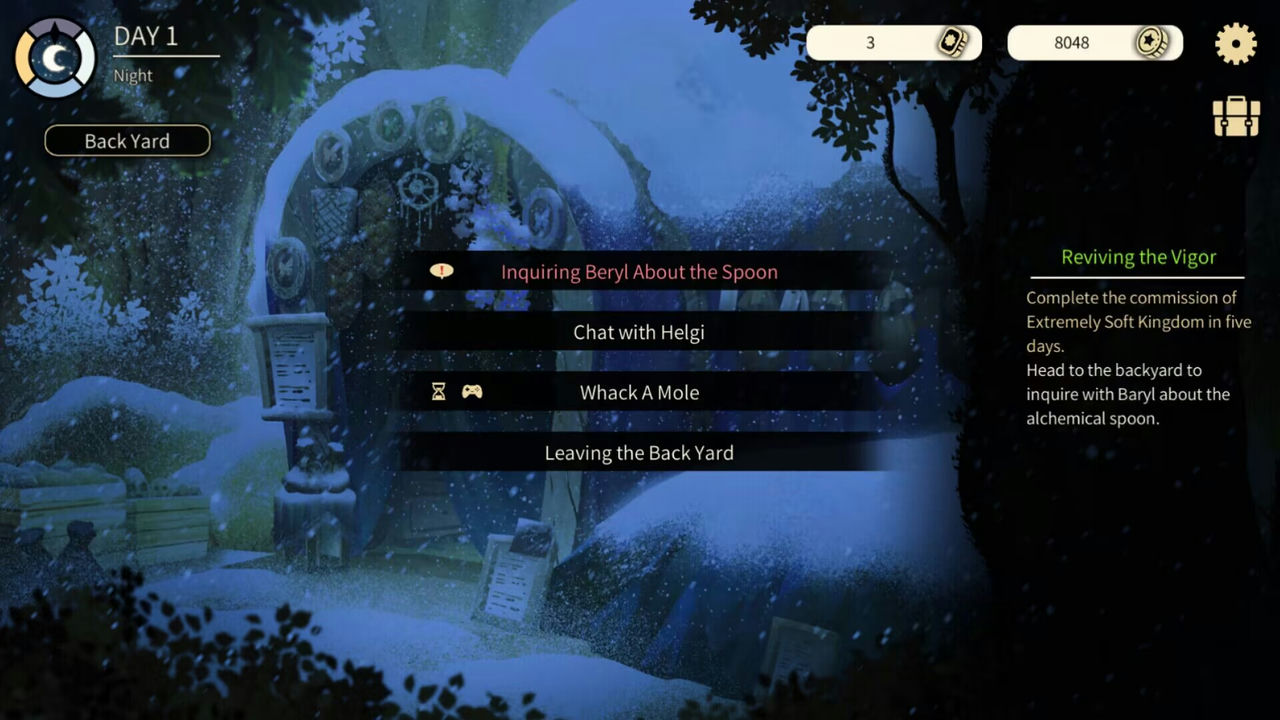Start the Whack A Mole activity
The width and height of the screenshot is (1280, 720).
[x=639, y=392]
